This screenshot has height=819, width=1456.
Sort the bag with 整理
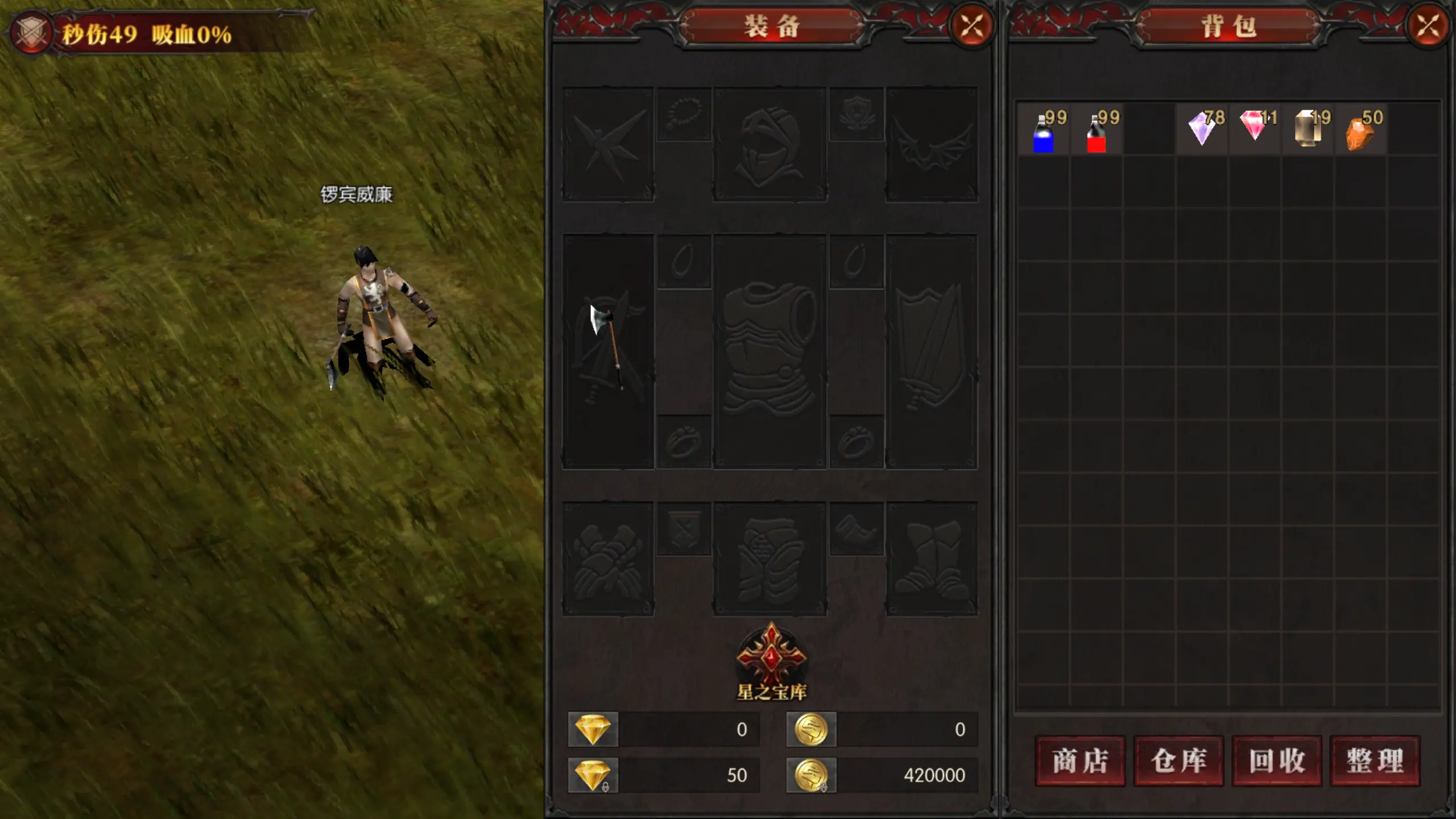click(x=1375, y=761)
